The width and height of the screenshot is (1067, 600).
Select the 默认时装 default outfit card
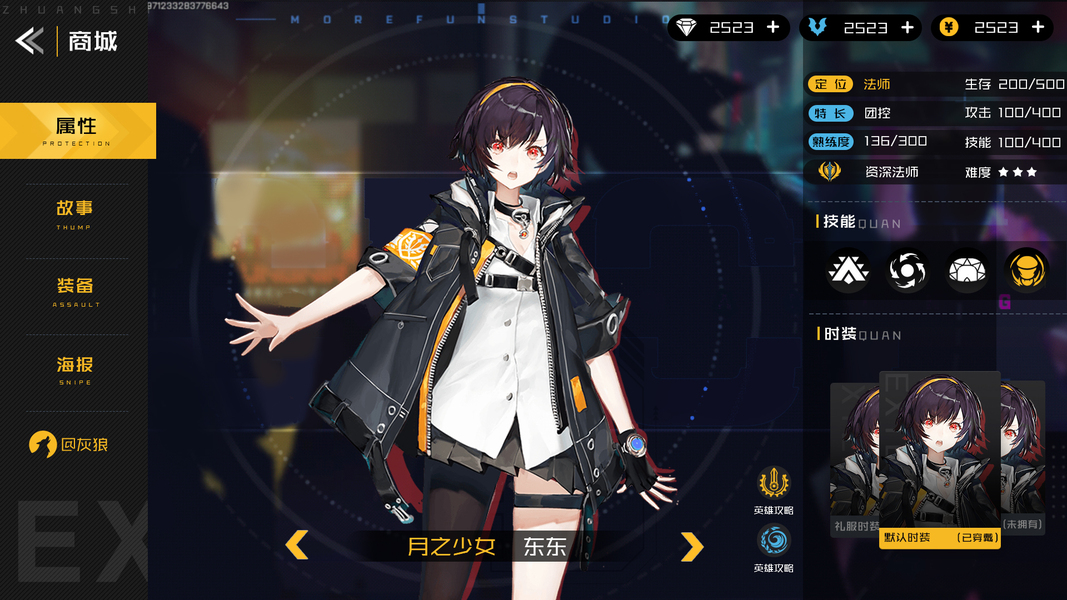pos(939,460)
